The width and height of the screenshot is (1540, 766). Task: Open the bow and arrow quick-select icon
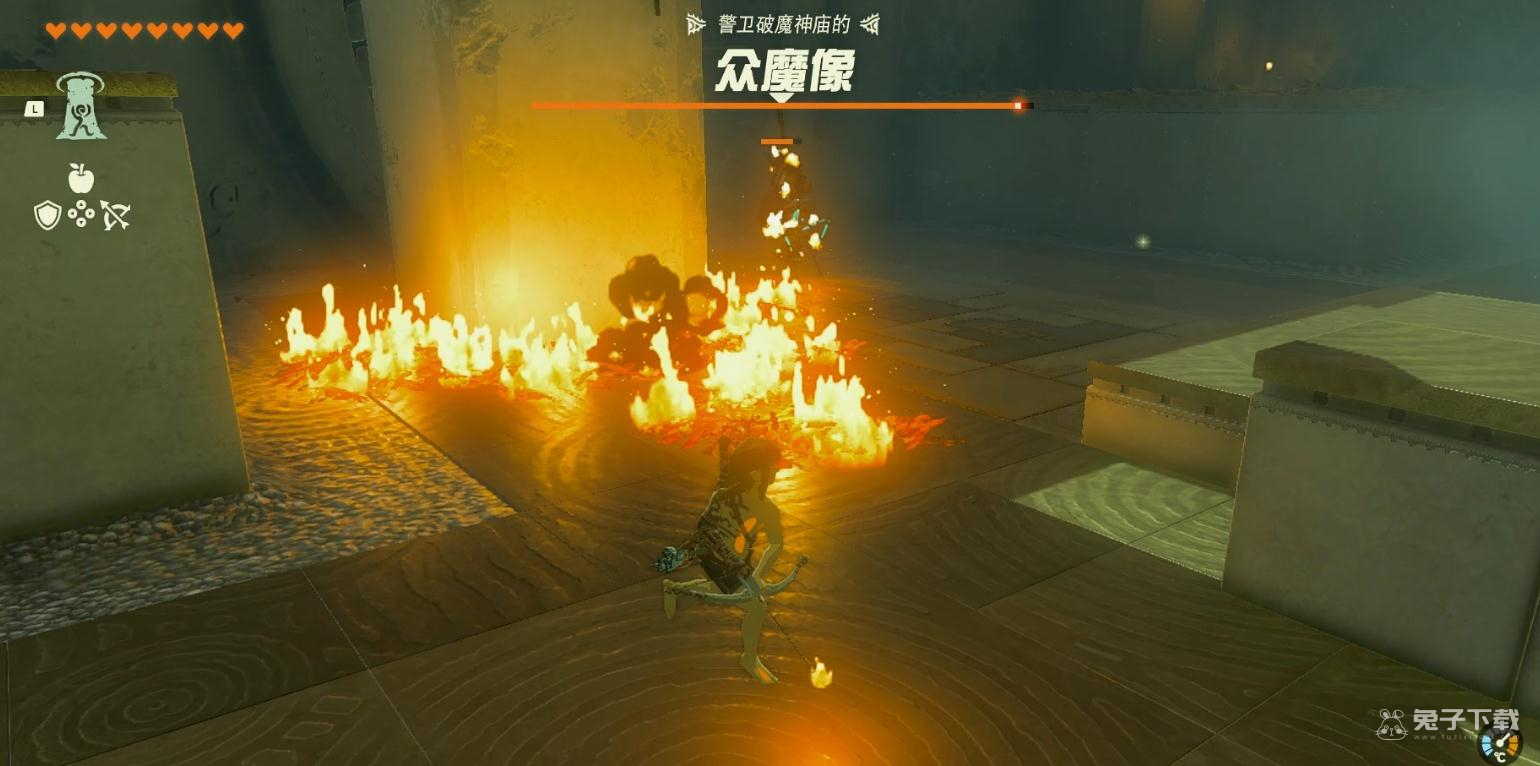[115, 214]
